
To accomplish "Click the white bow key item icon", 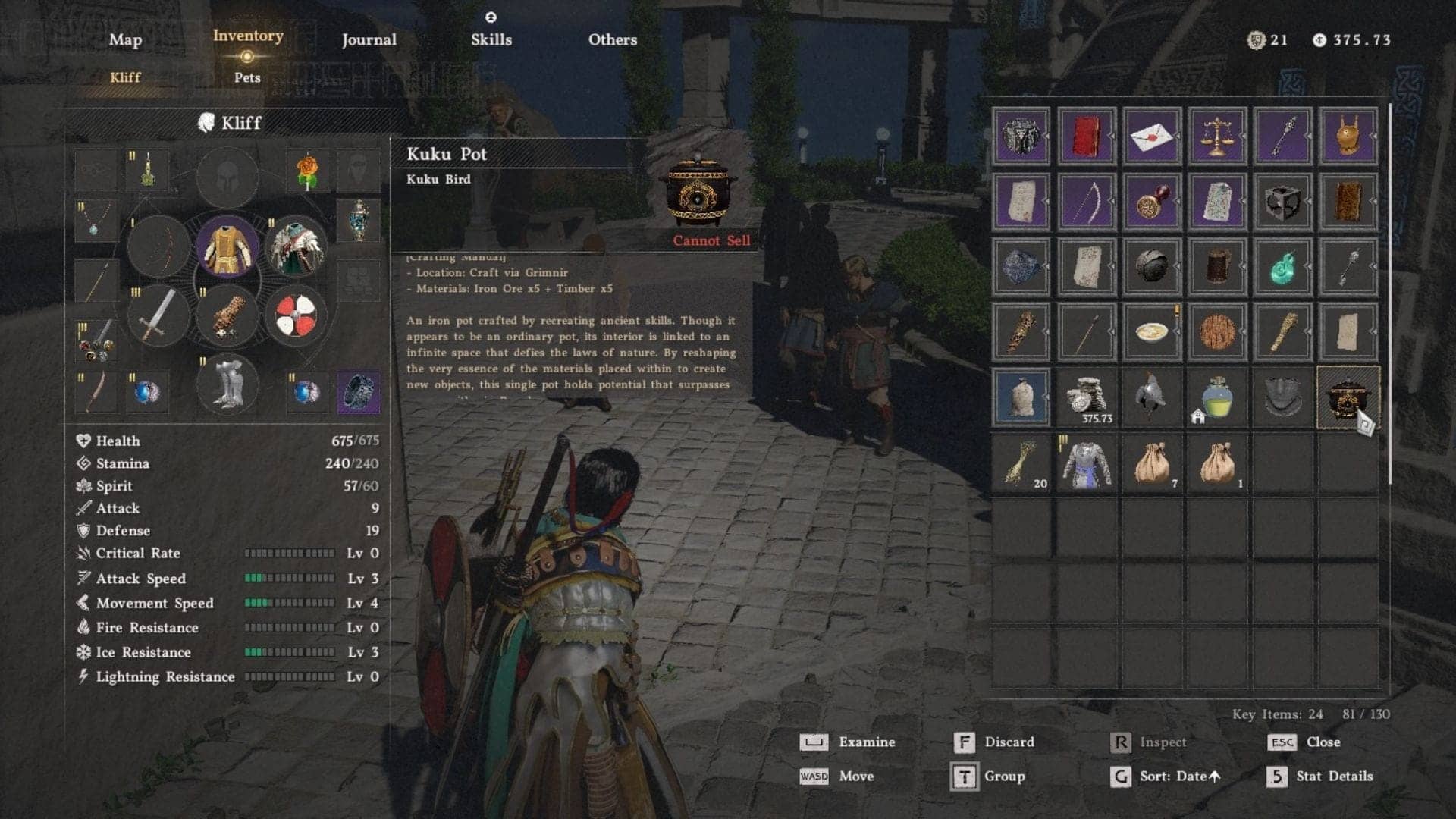I will click(1087, 202).
